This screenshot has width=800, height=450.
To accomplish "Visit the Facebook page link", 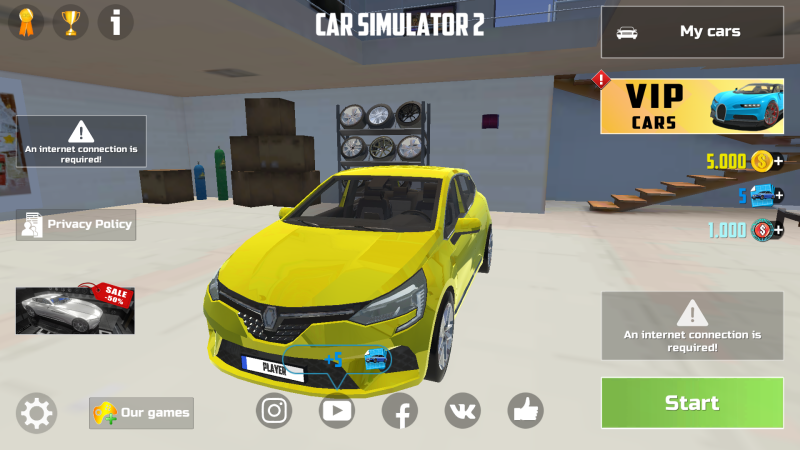I will coord(400,409).
